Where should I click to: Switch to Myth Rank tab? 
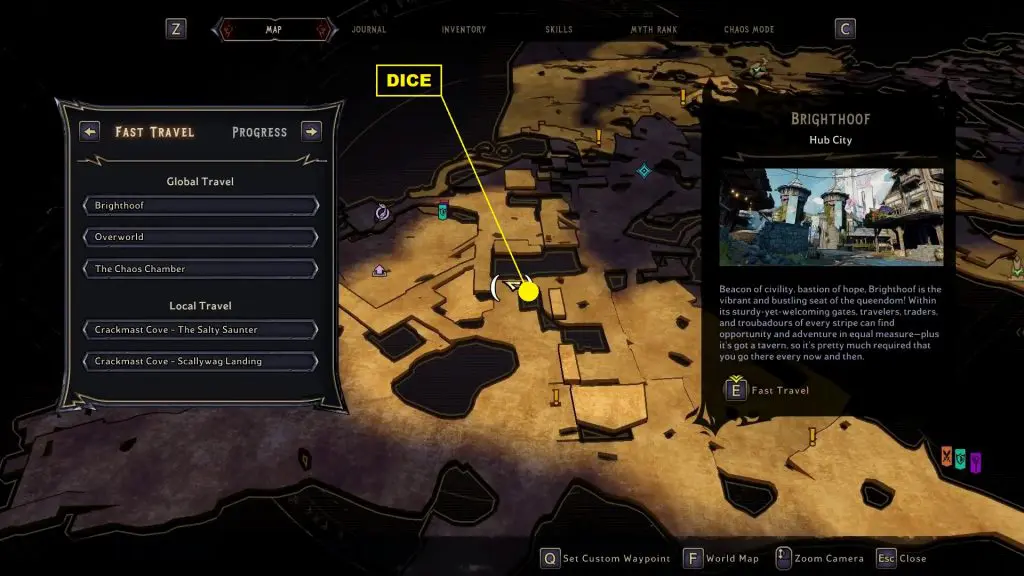coord(653,30)
